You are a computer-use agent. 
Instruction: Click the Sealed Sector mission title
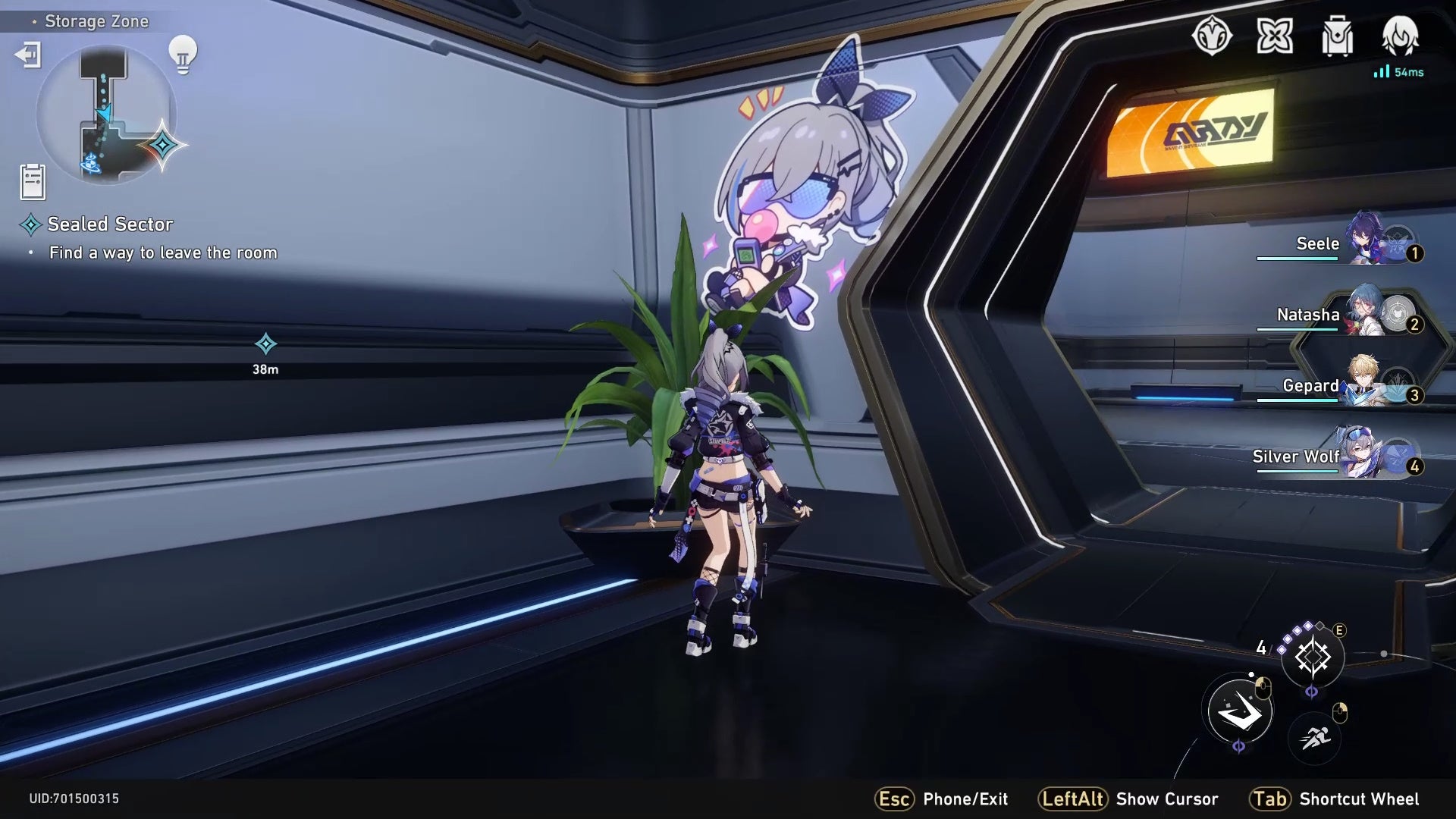click(109, 224)
